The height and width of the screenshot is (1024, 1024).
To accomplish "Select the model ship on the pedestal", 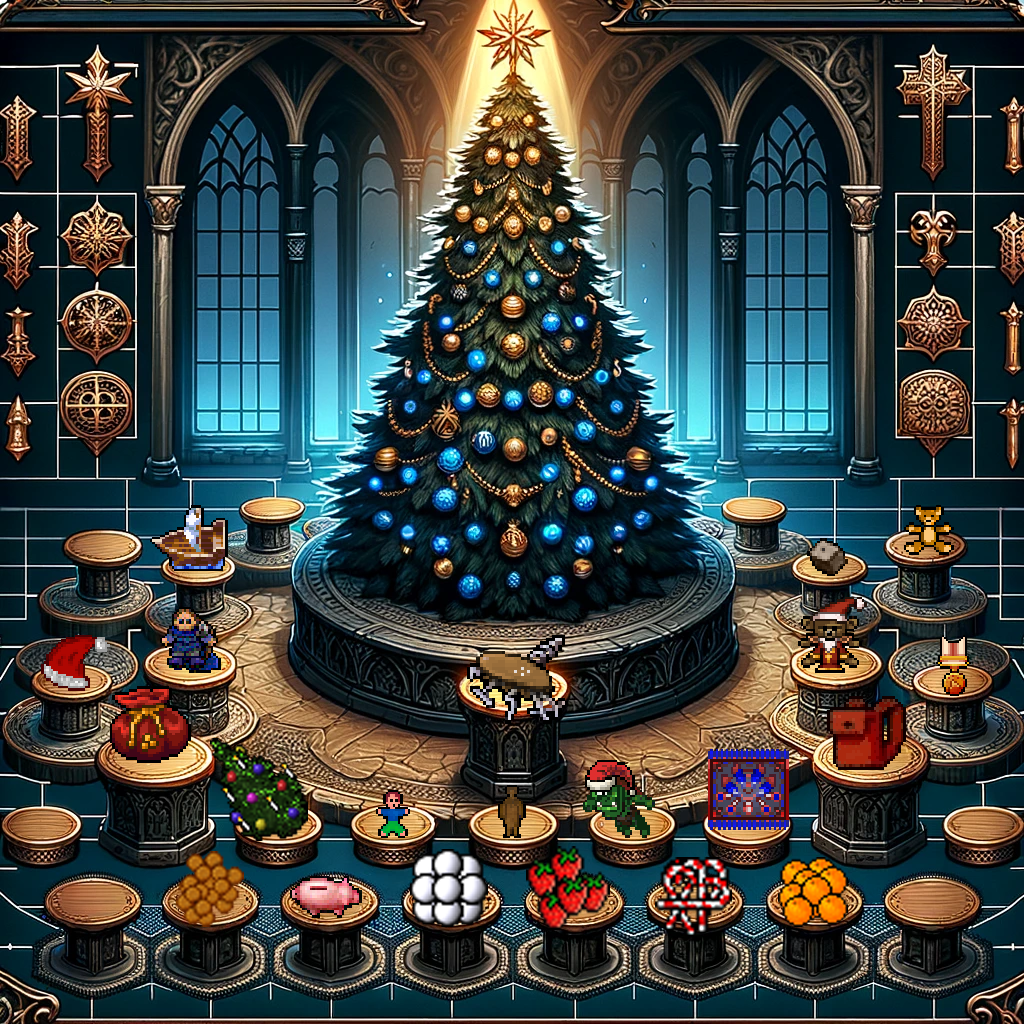I will (192, 540).
